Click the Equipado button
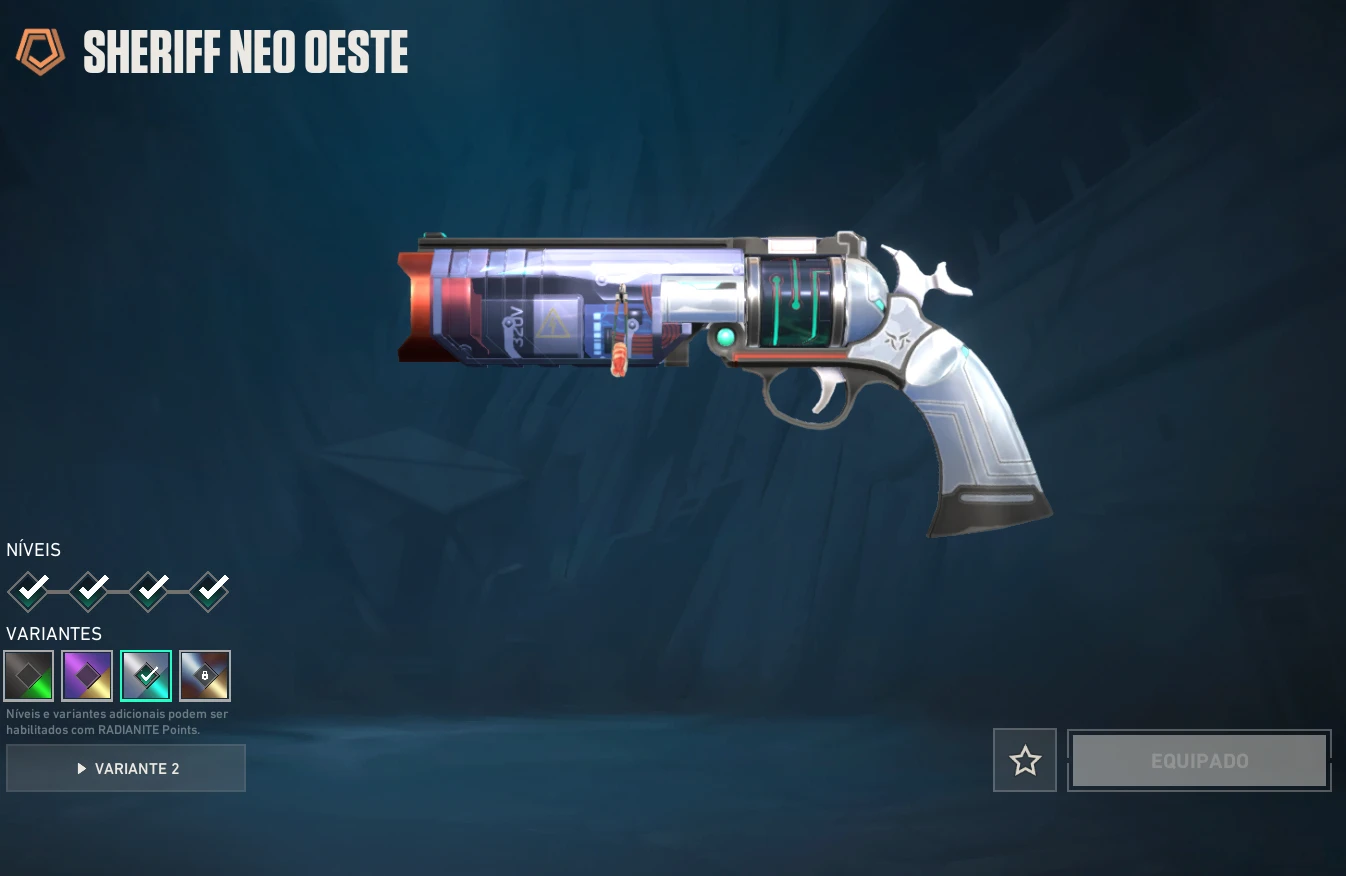This screenshot has width=1346, height=876. point(1199,761)
